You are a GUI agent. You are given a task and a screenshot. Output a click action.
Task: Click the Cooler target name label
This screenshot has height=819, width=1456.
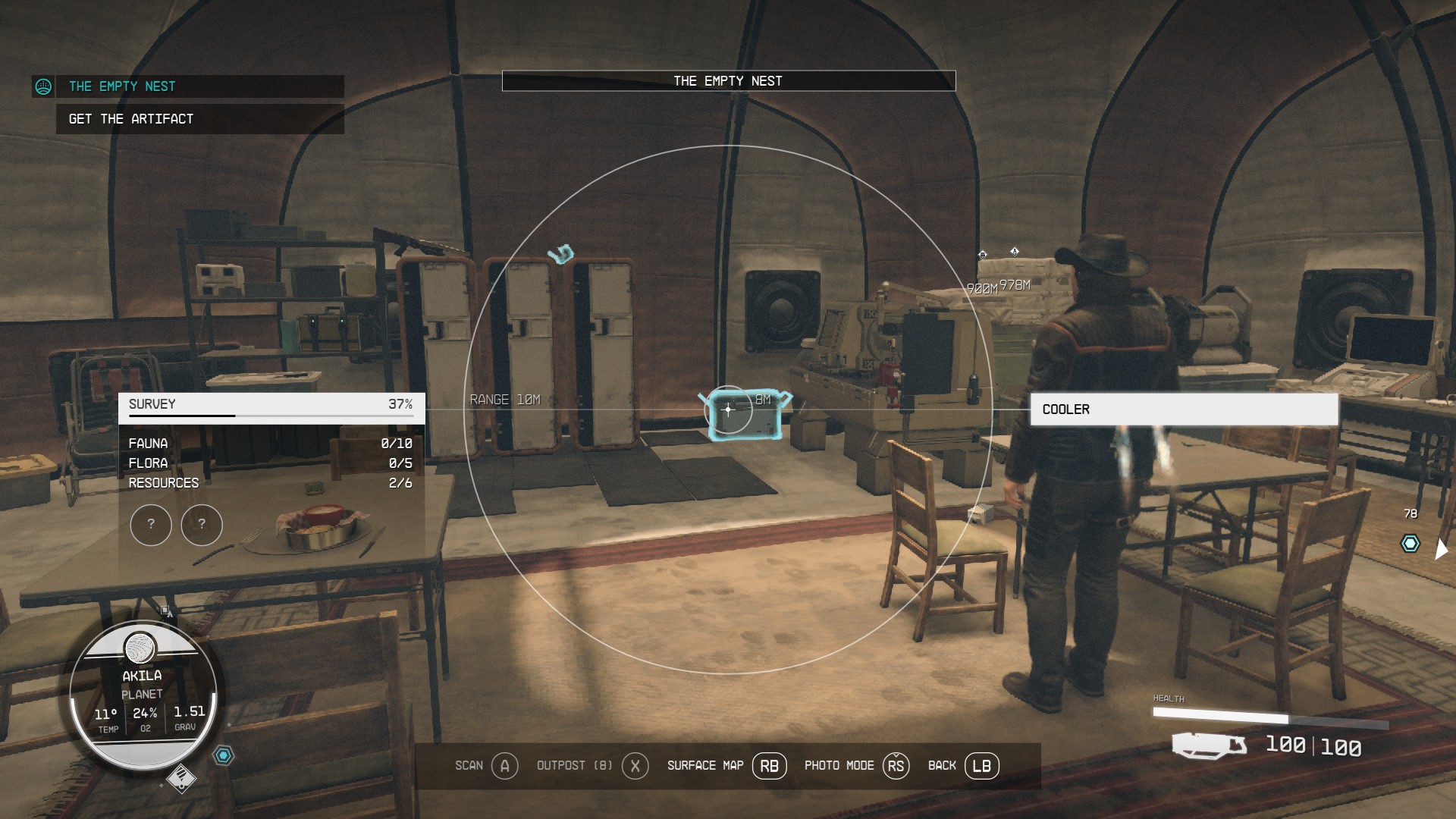pyautogui.click(x=1183, y=409)
